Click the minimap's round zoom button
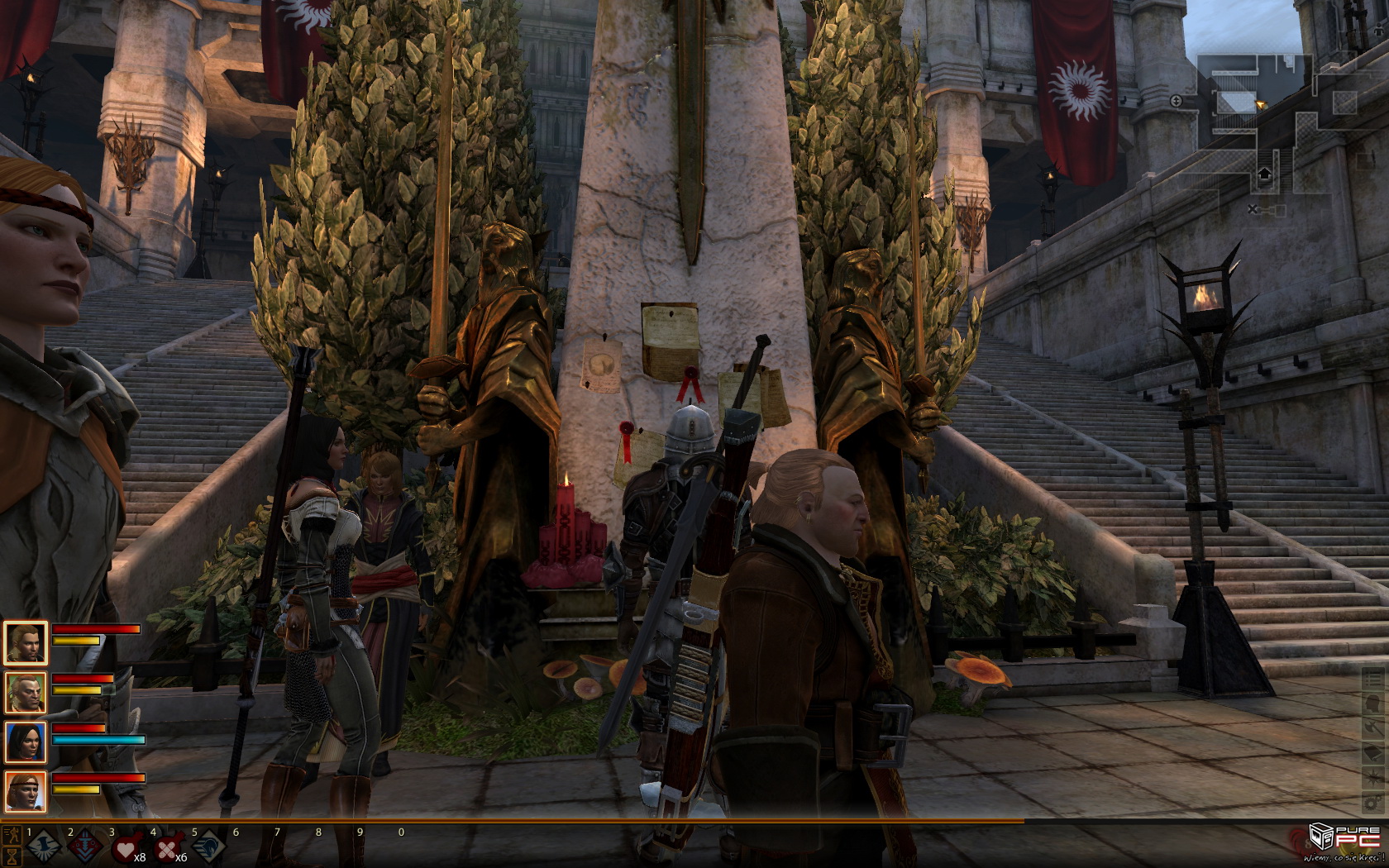 coord(1177,101)
